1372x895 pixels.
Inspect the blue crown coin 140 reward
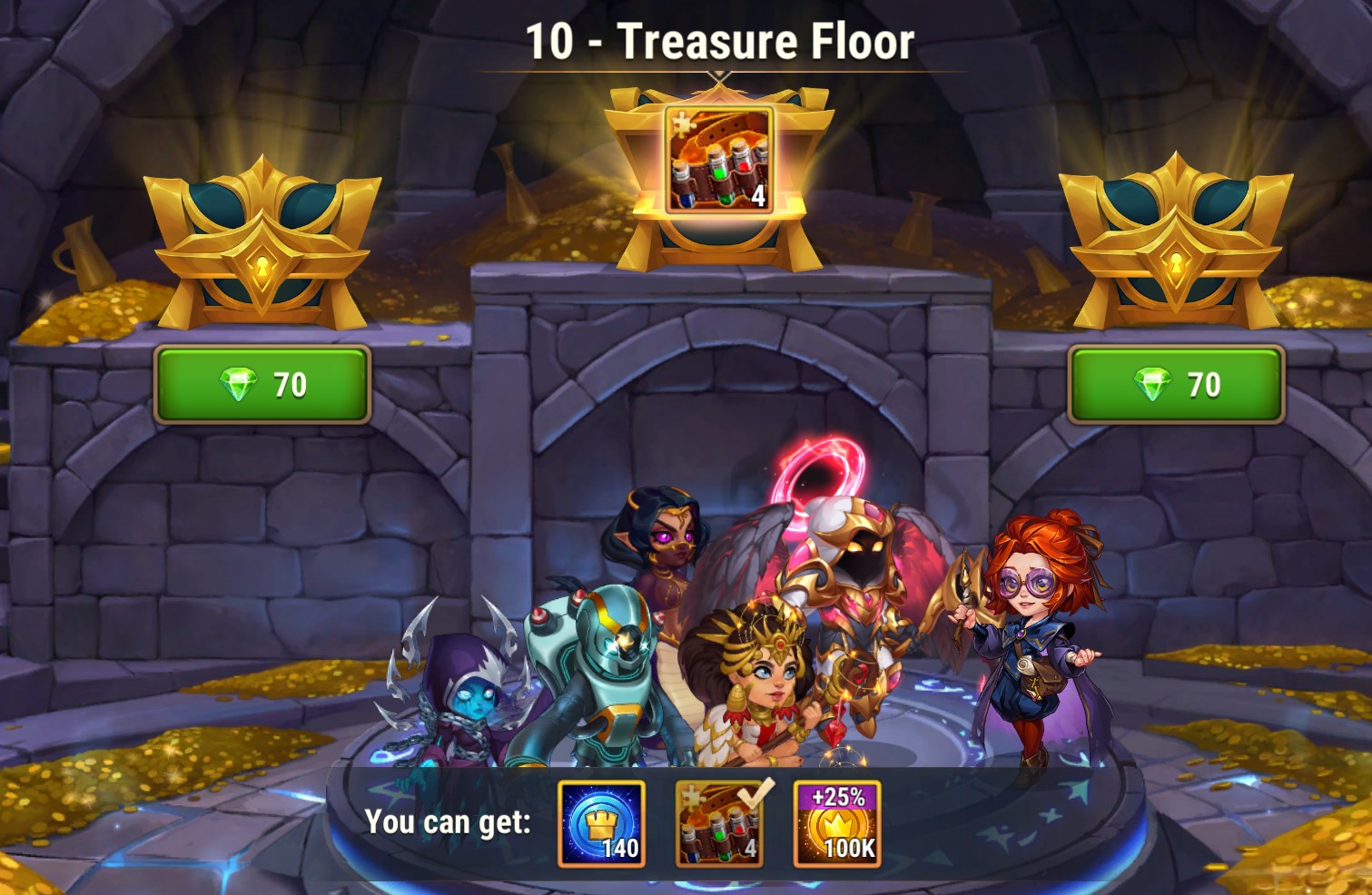[x=601, y=823]
